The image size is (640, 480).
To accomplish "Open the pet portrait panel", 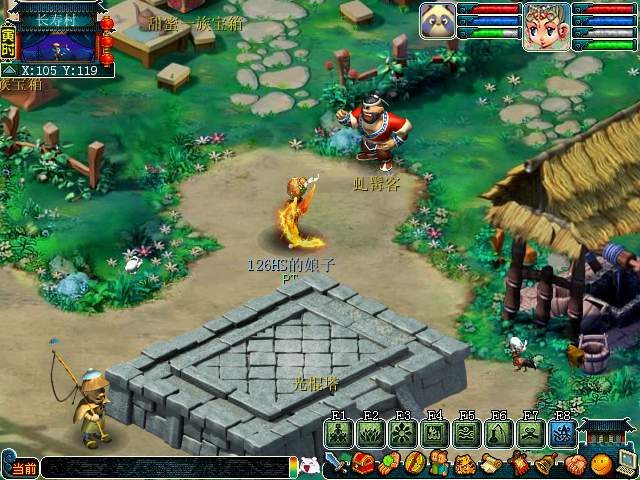I will pyautogui.click(x=438, y=19).
